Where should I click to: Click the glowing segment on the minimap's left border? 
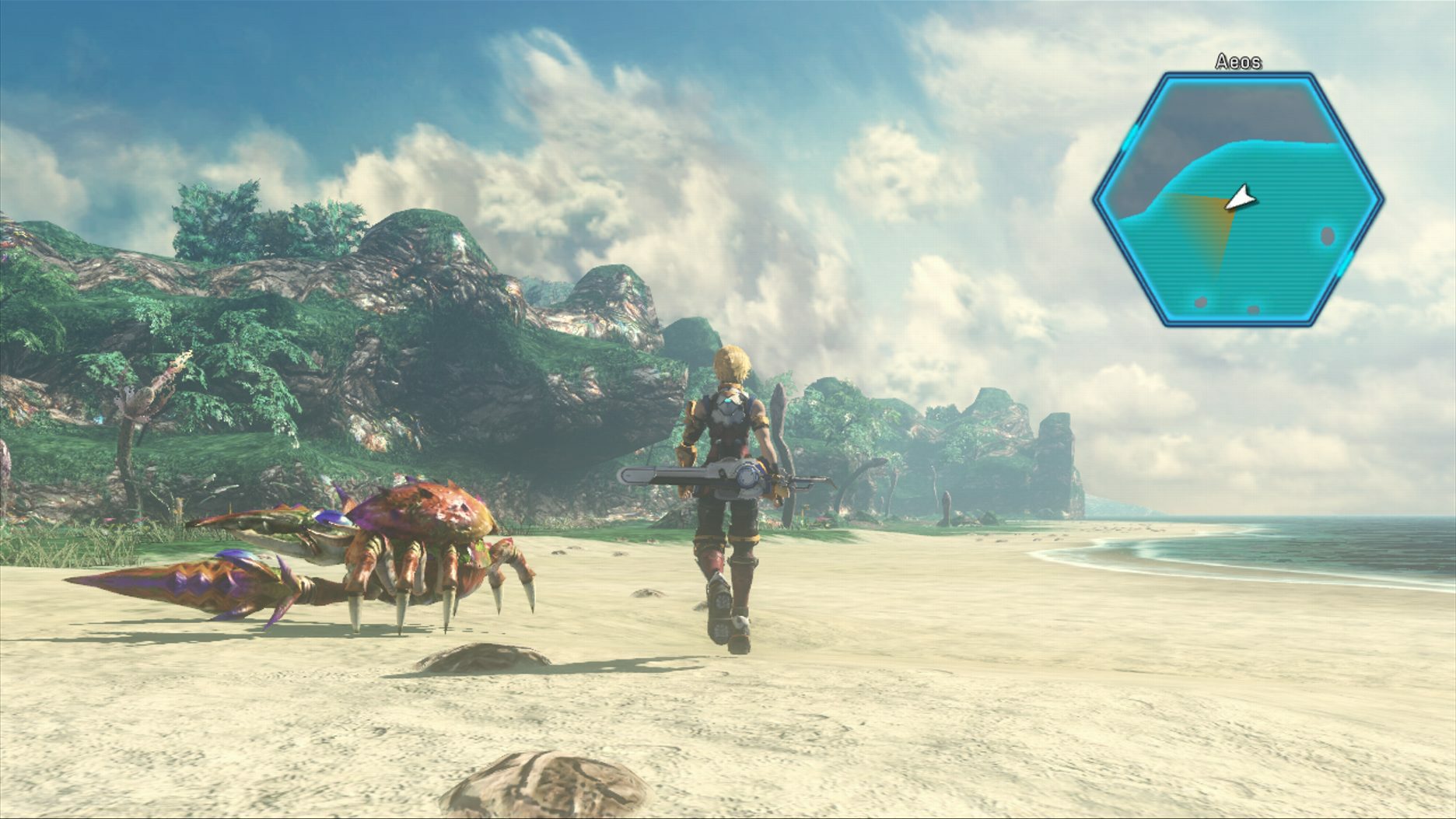click(1129, 138)
